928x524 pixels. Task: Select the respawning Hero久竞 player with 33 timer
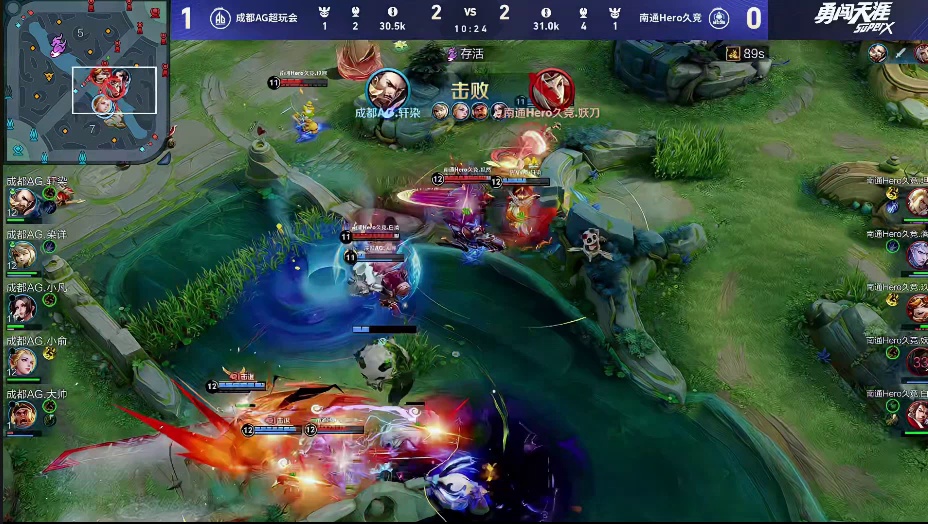[916, 362]
